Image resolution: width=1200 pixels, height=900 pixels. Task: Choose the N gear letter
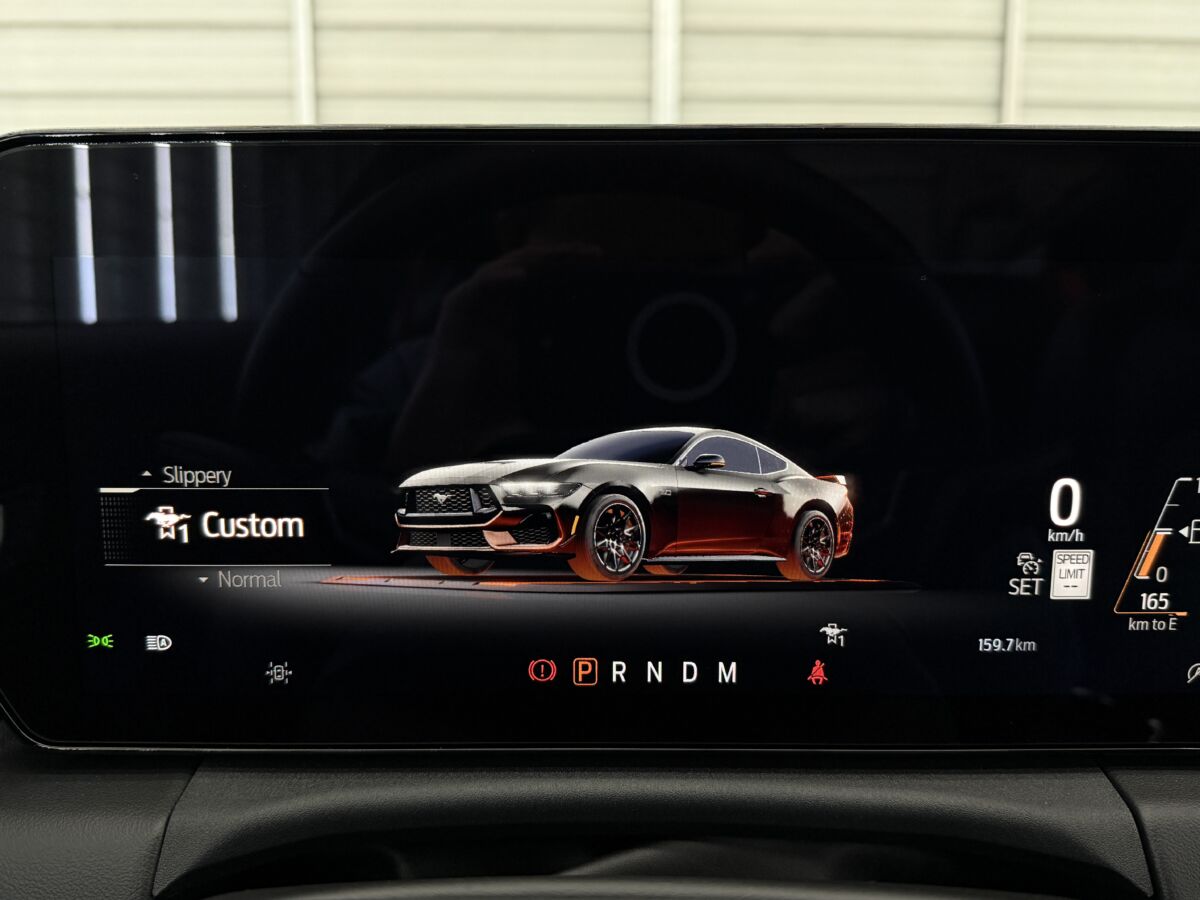tap(654, 672)
